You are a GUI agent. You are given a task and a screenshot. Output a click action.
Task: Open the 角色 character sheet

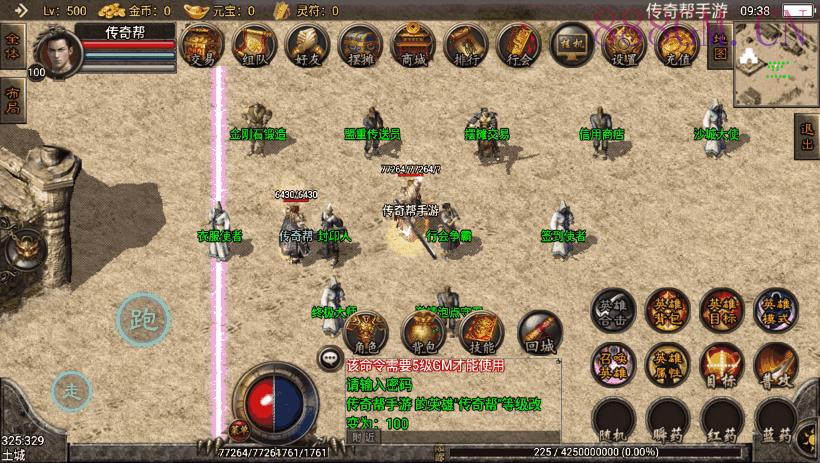click(366, 332)
